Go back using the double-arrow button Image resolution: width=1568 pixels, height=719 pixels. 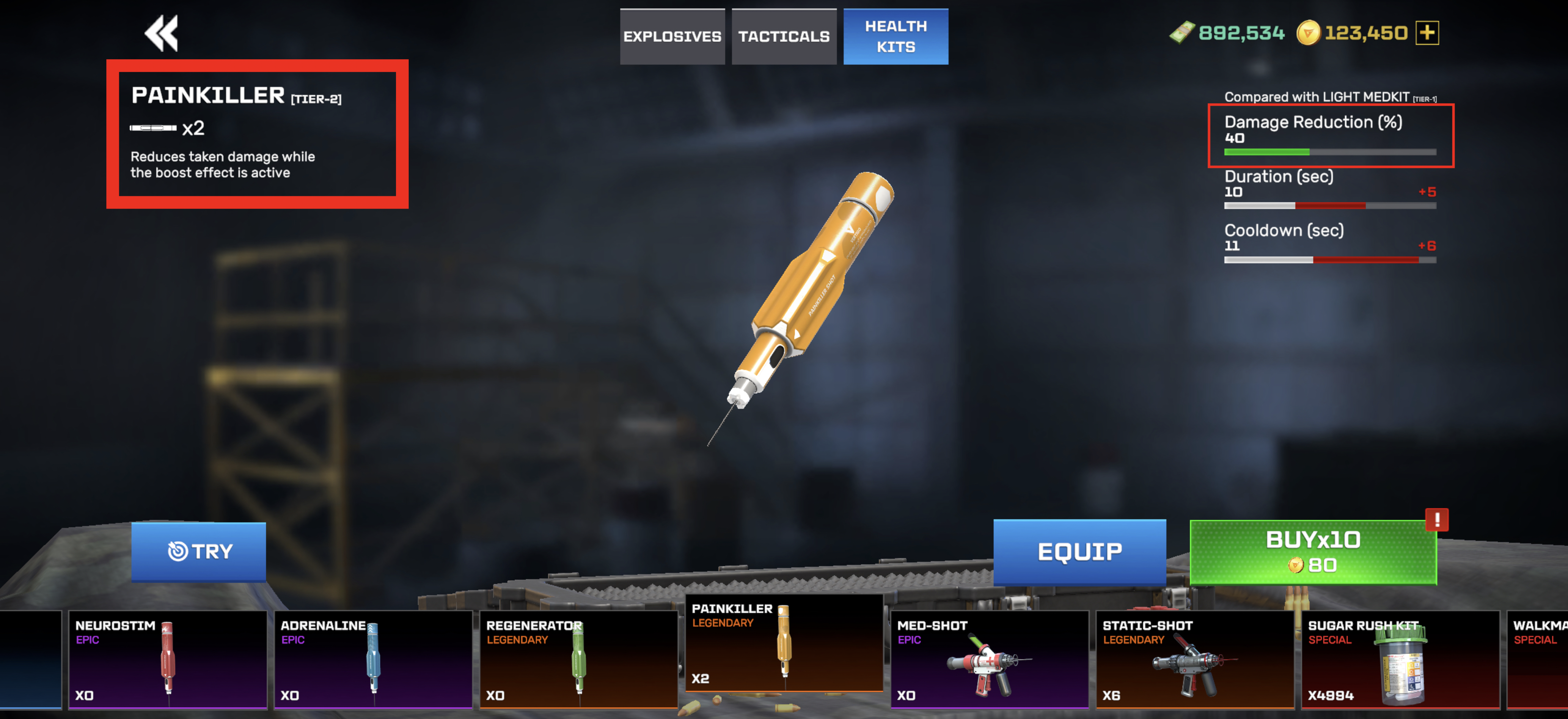coord(161,33)
